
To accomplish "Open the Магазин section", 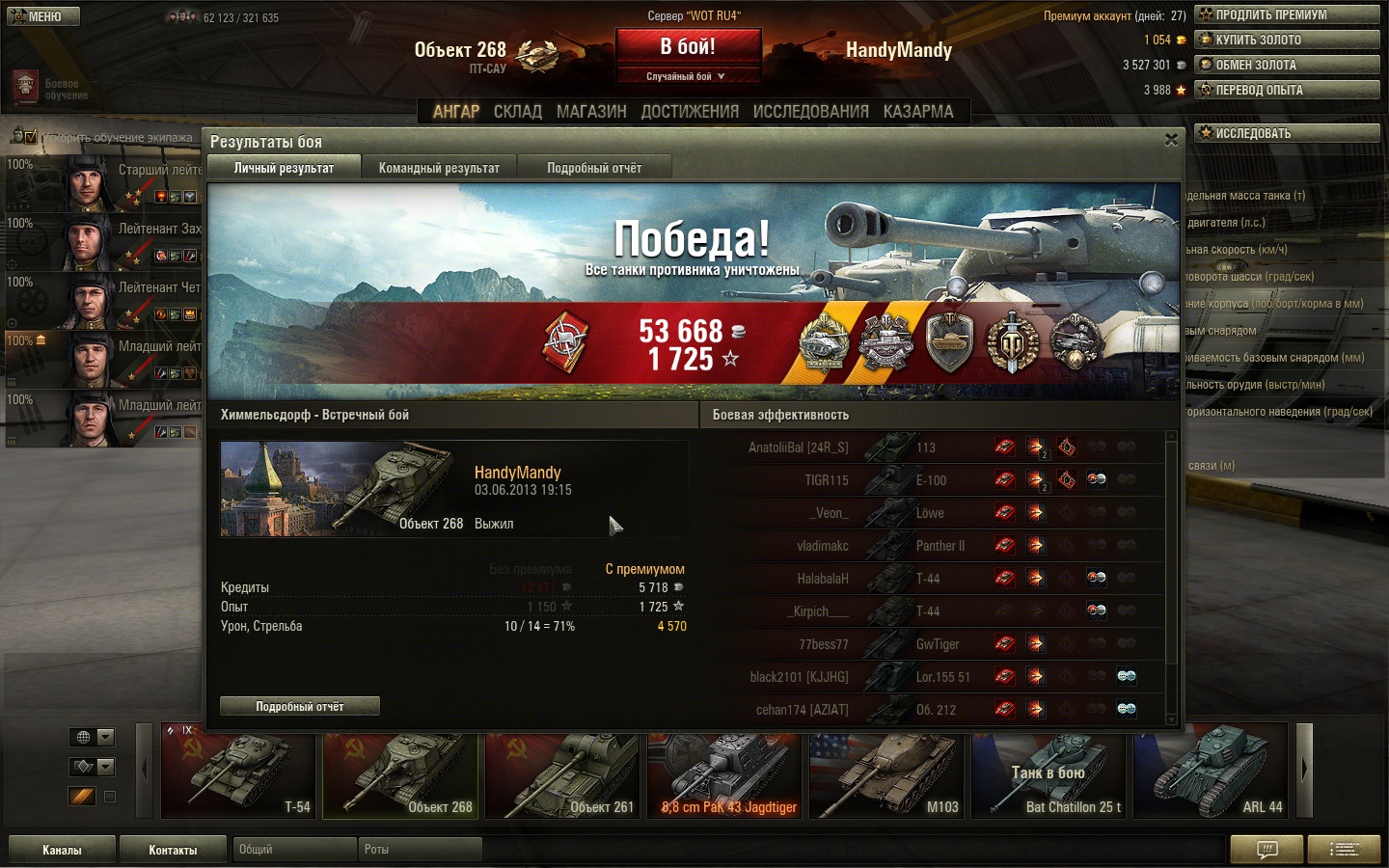I will point(591,112).
